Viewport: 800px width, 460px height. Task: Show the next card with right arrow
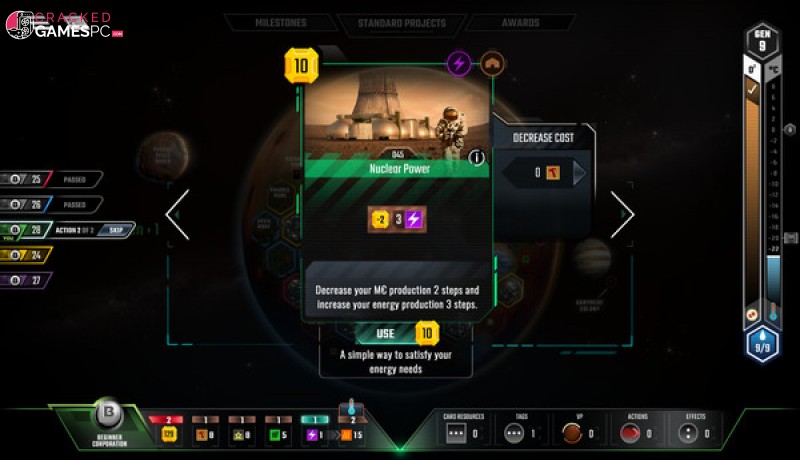click(x=622, y=214)
